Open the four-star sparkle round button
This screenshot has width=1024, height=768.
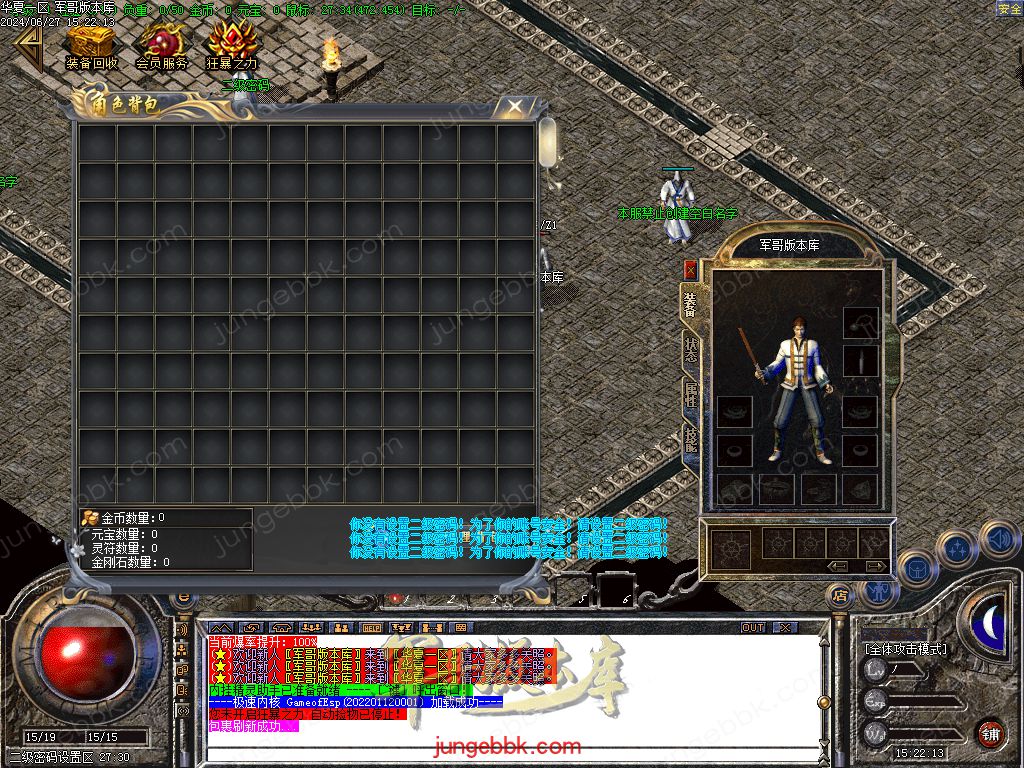tap(959, 549)
